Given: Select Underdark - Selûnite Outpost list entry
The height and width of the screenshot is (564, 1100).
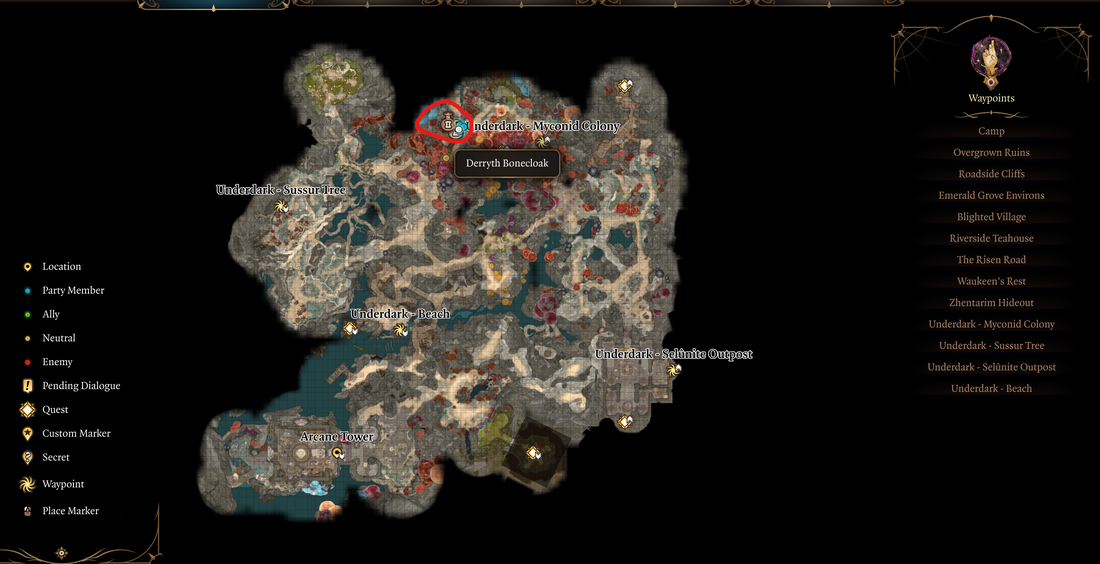Looking at the screenshot, I should pos(991,367).
